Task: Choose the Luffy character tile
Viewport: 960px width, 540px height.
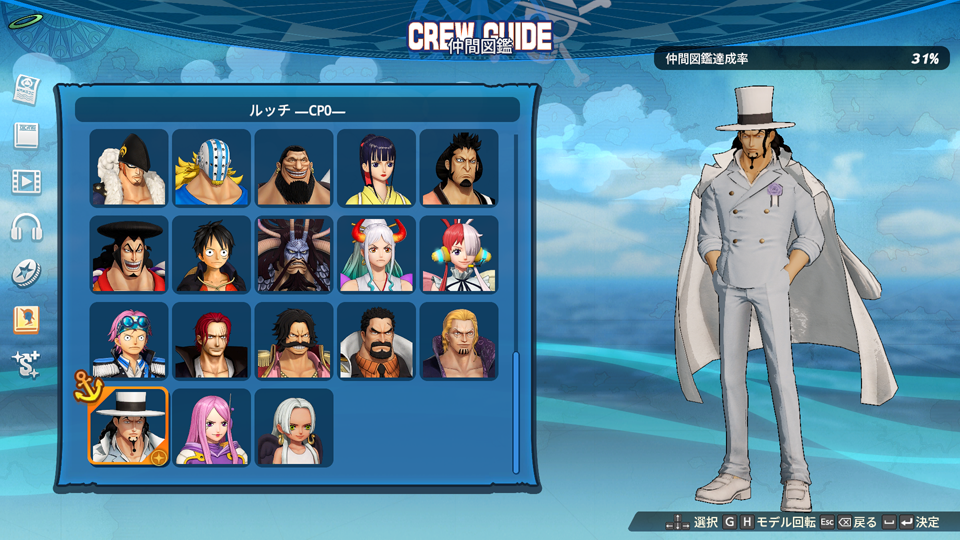Action: tap(211, 255)
